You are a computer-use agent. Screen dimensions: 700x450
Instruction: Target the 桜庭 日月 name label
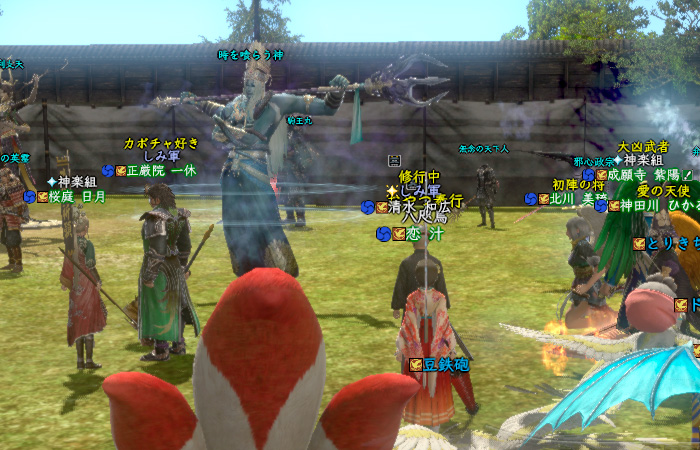76,197
